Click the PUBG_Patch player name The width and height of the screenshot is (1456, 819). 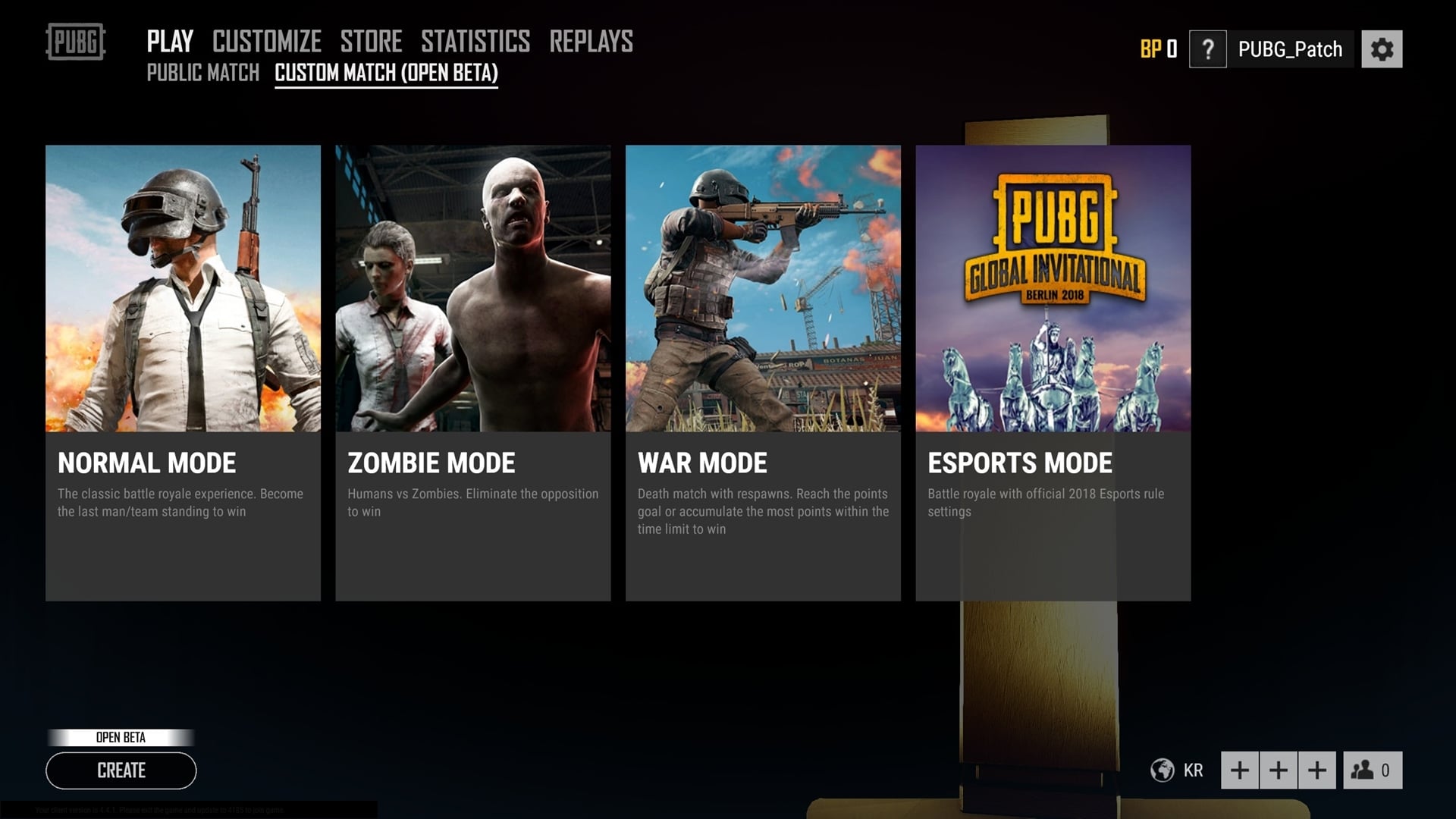(1290, 49)
